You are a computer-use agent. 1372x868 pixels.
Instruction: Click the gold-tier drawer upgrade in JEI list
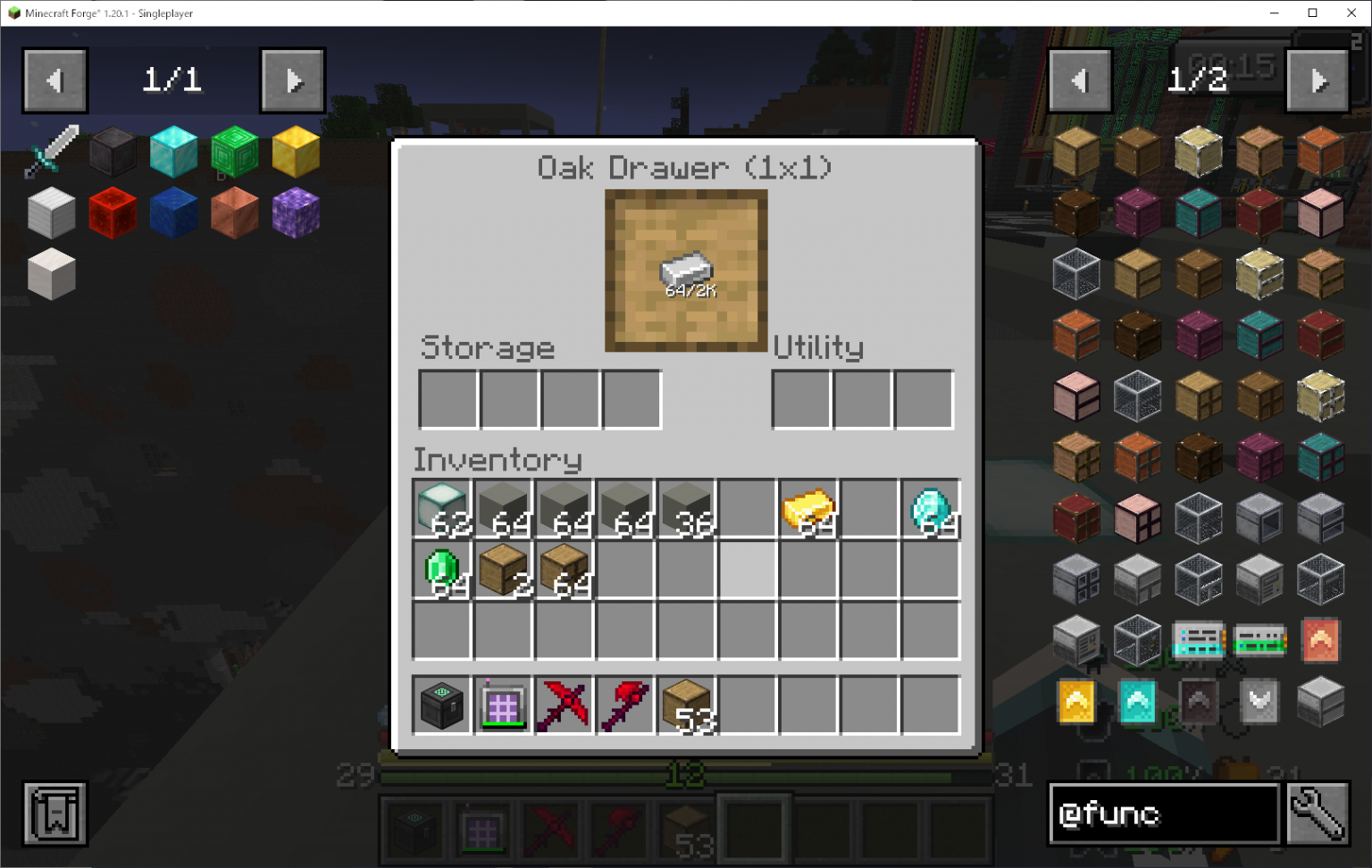coord(1075,702)
